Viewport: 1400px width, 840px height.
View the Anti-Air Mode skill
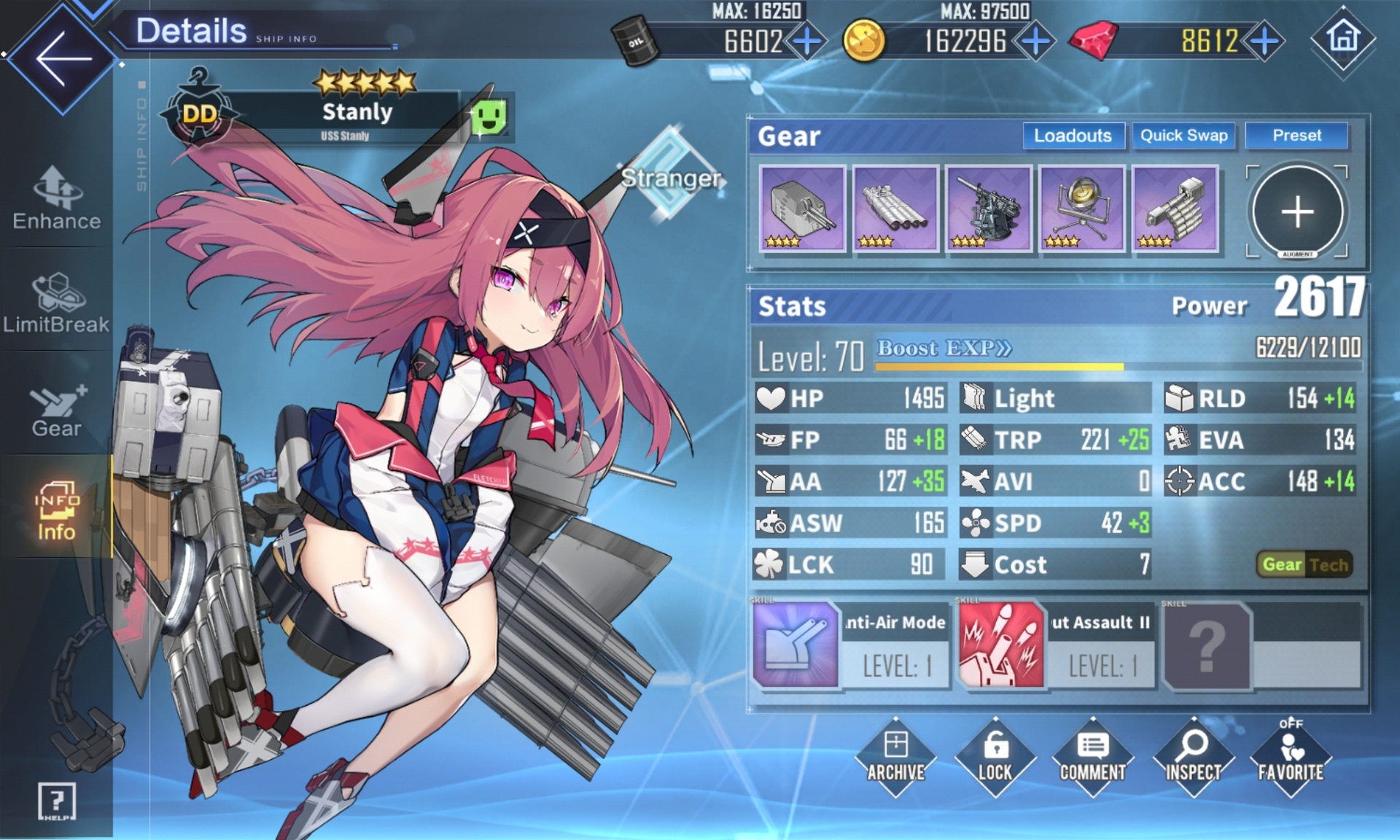click(x=851, y=645)
